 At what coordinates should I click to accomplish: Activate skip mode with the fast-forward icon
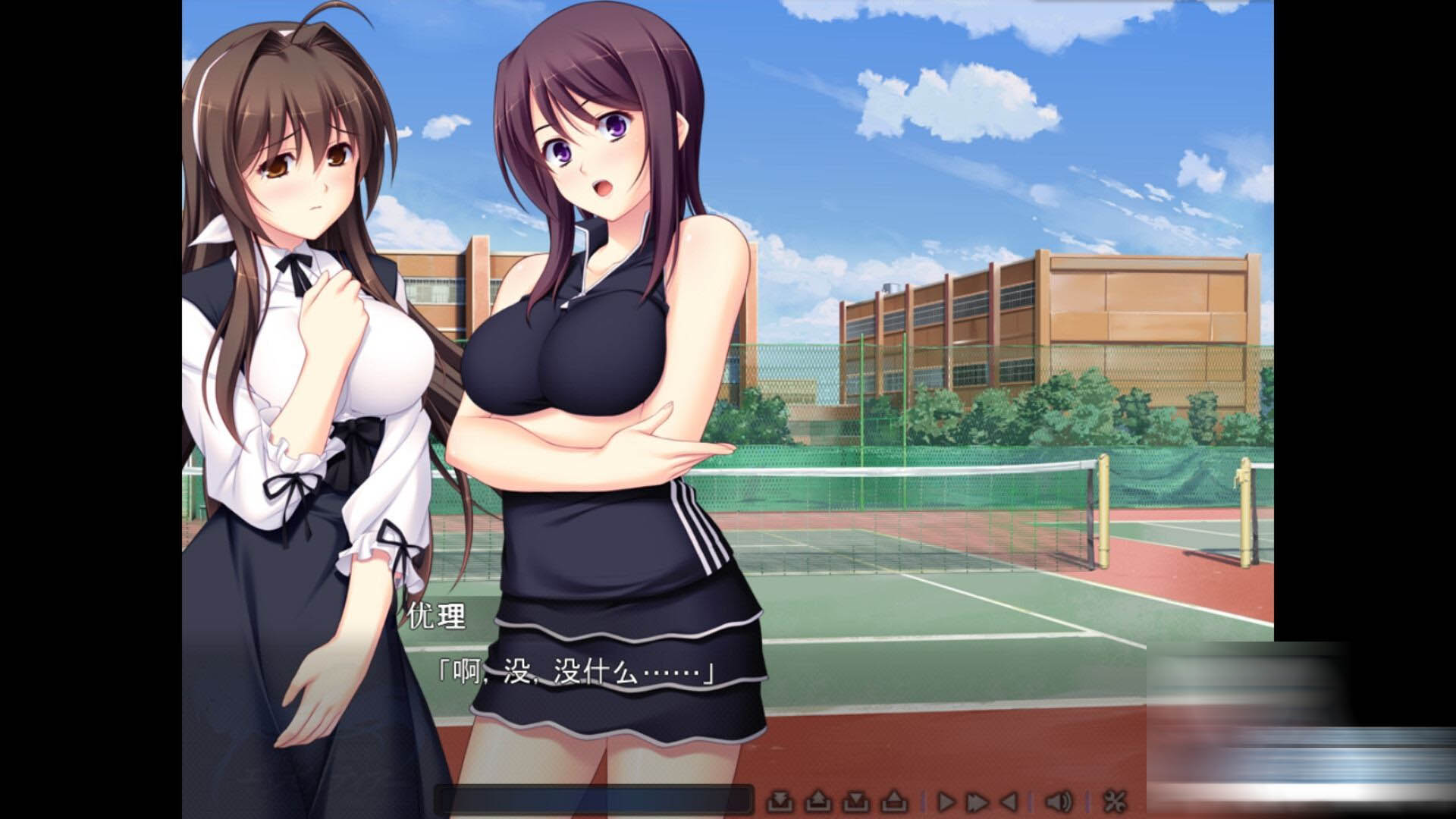[977, 802]
